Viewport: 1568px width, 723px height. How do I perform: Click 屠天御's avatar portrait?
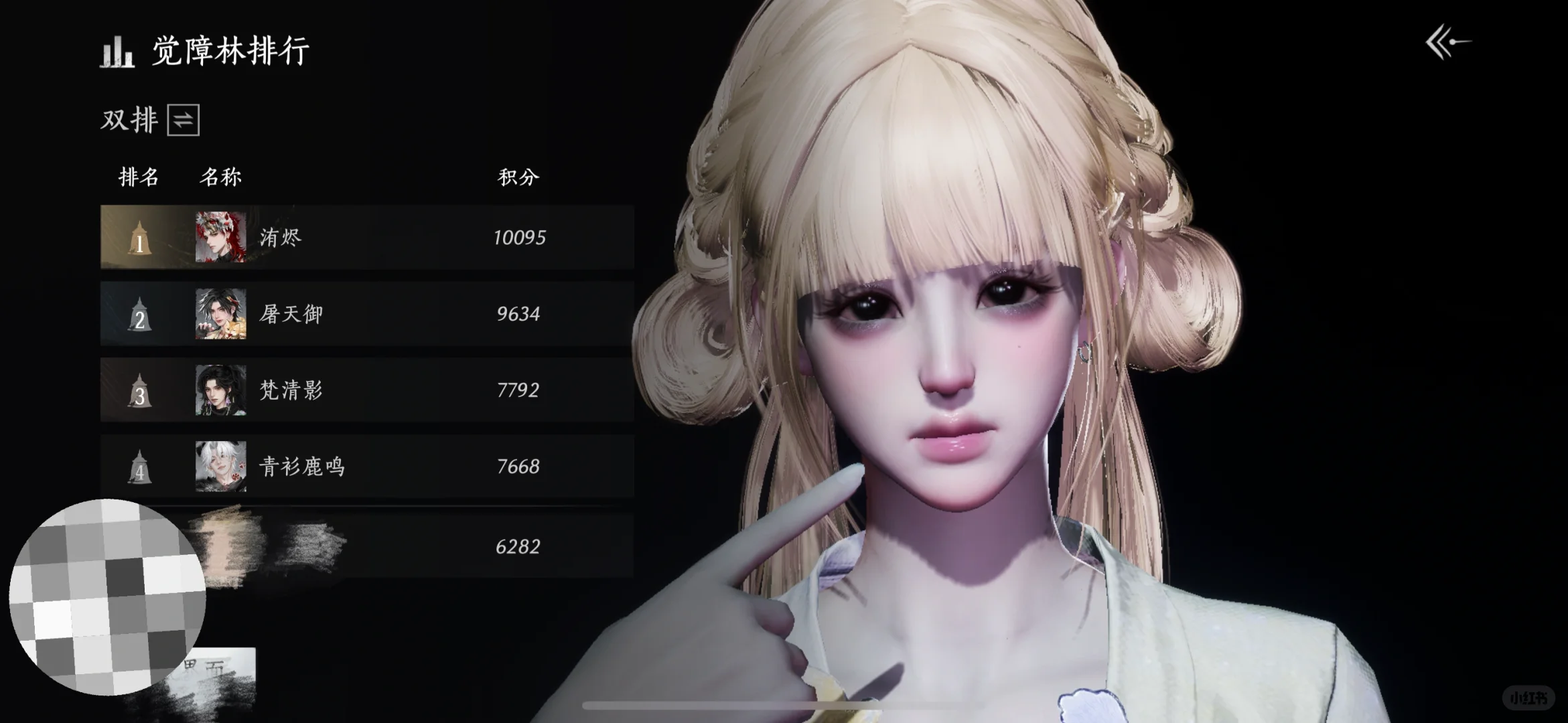220,314
